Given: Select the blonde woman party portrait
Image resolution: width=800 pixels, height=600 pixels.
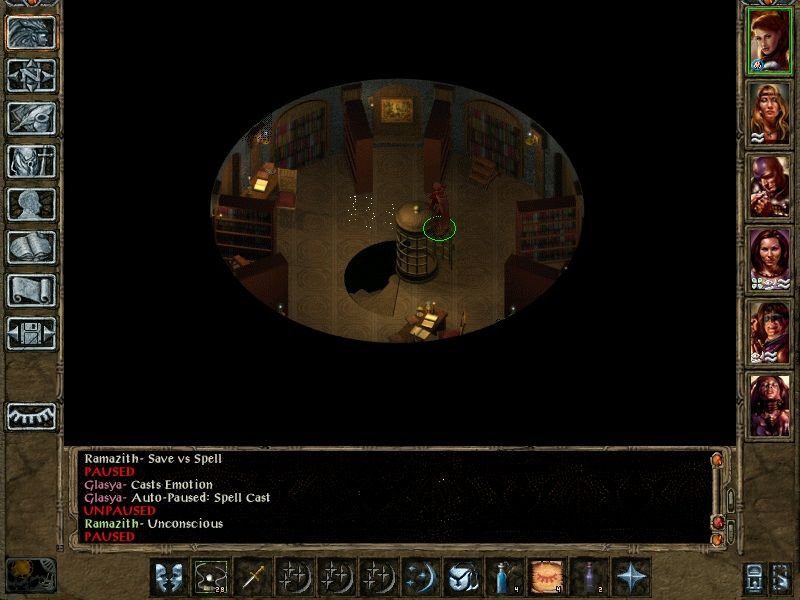Looking at the screenshot, I should [769, 113].
